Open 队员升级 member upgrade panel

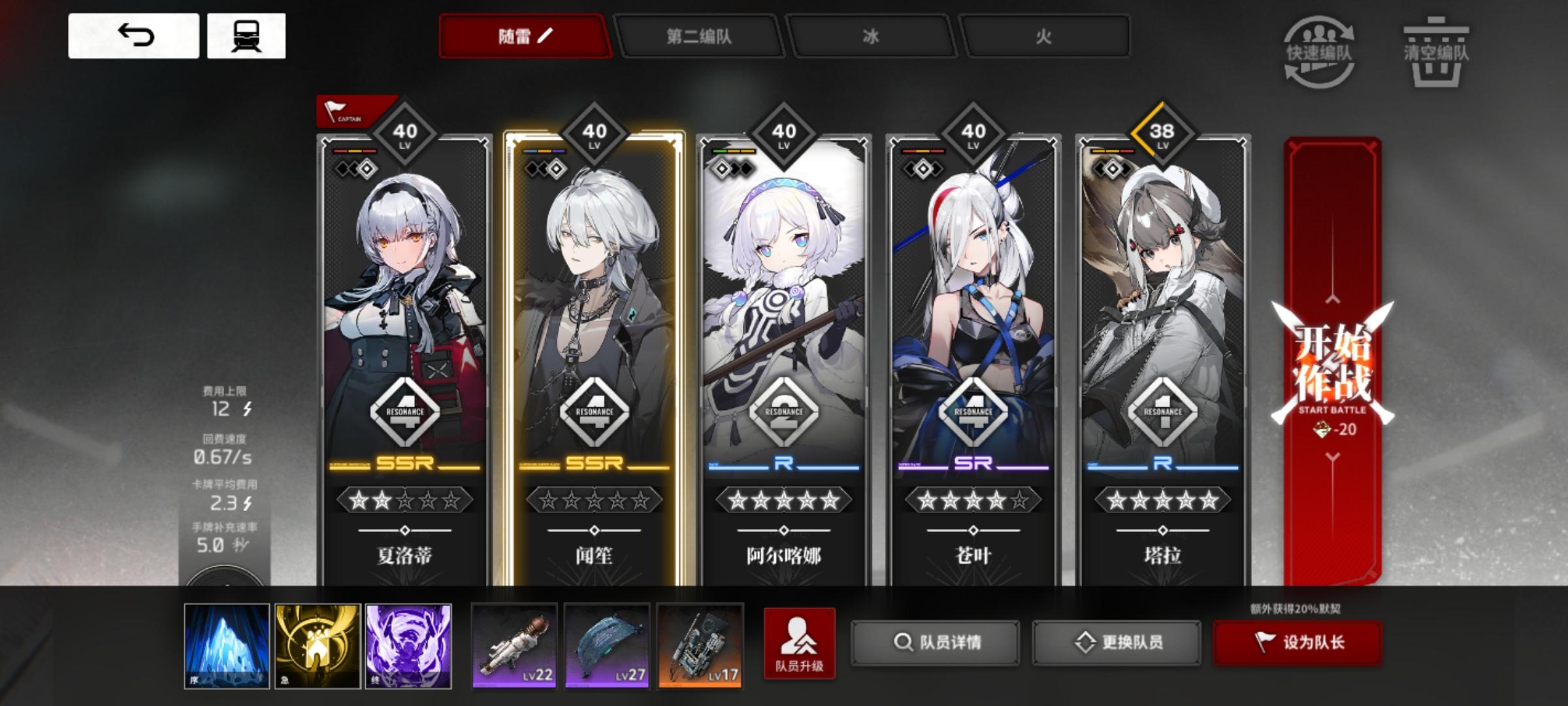800,644
